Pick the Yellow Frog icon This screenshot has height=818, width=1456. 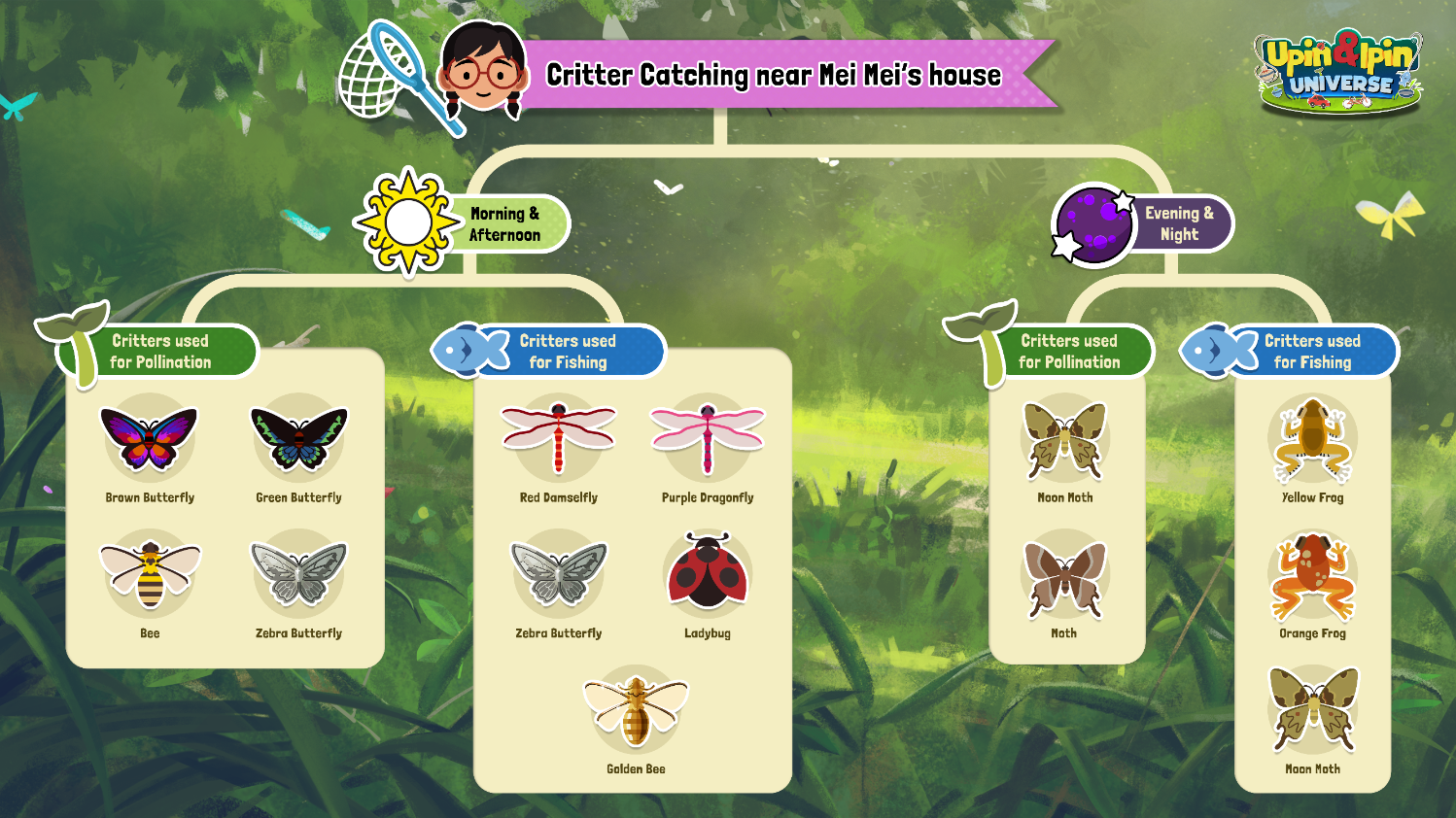(x=1312, y=439)
